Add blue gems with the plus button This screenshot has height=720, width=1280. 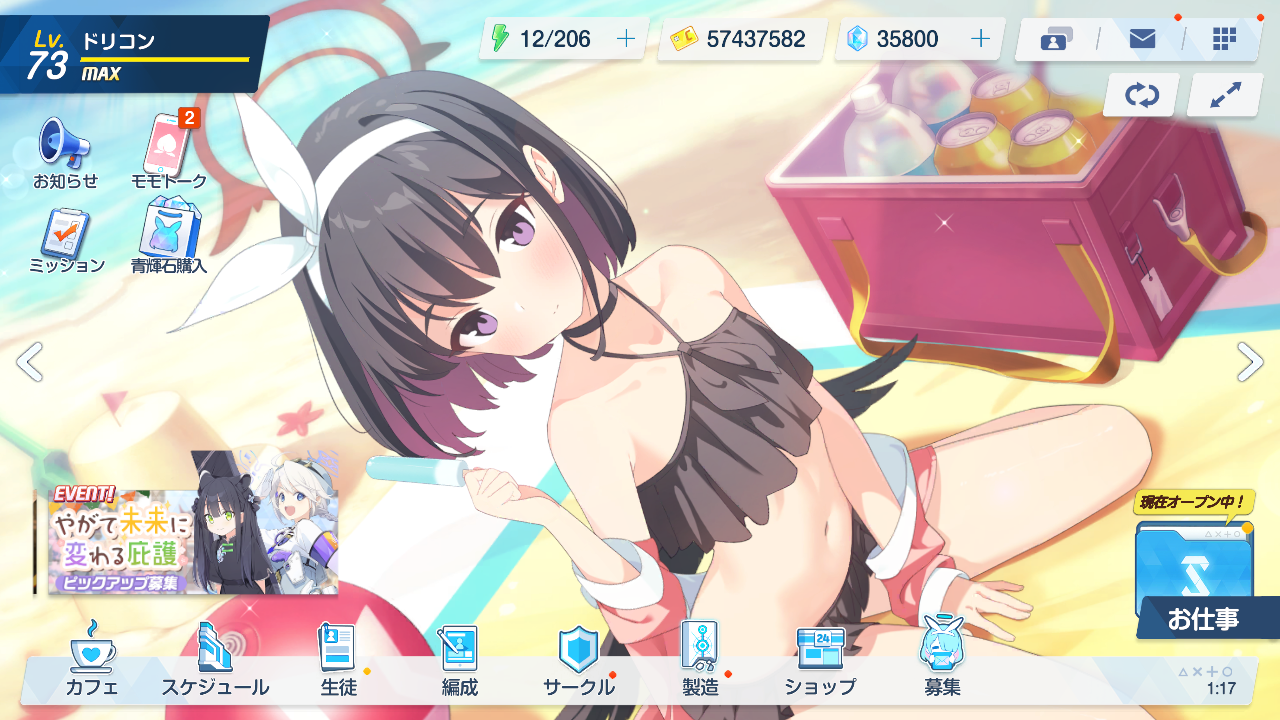980,39
